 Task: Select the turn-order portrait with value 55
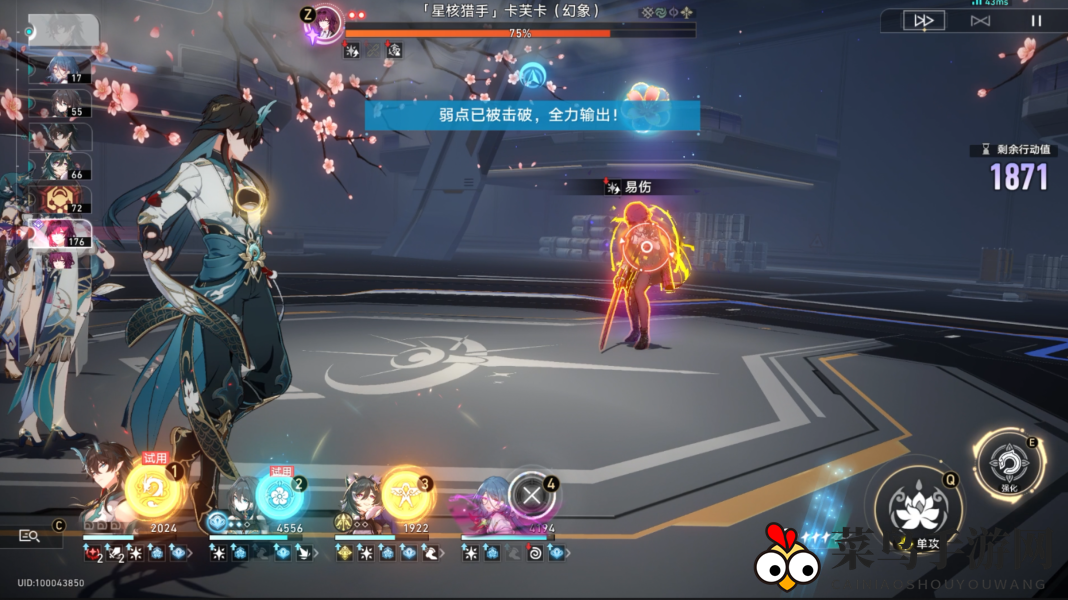tap(60, 104)
